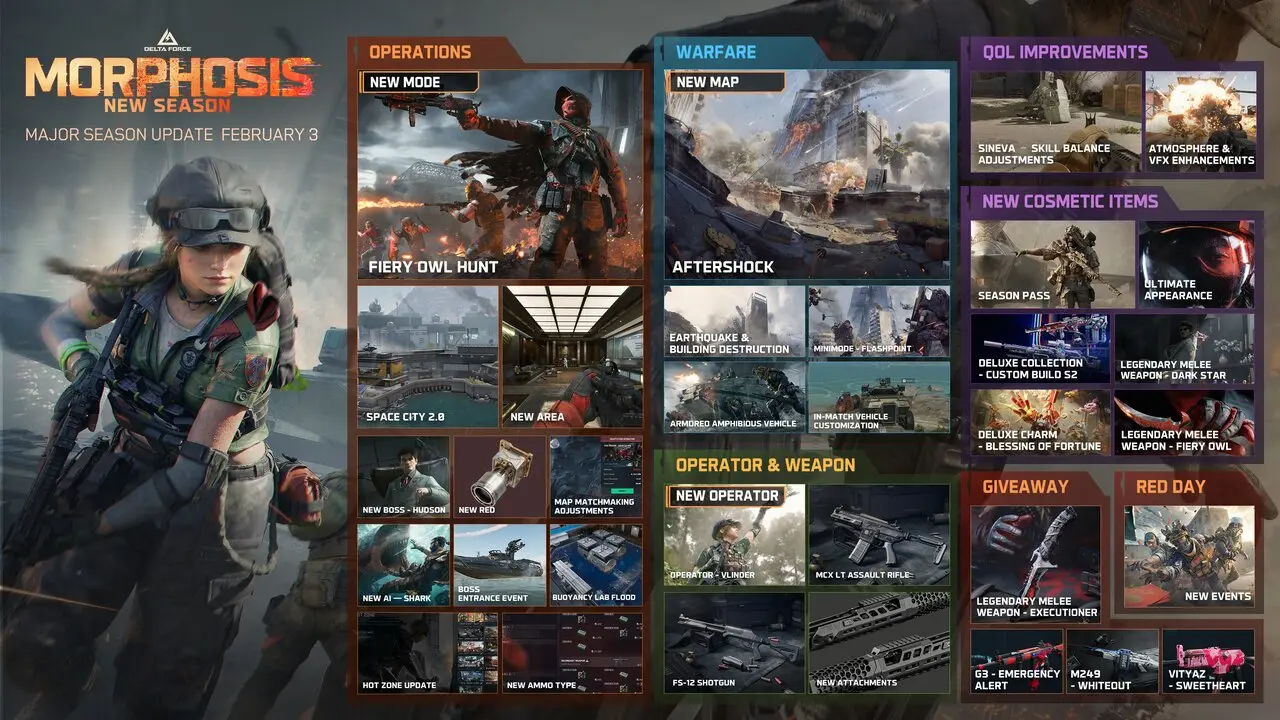Select the Space City 2.0 thumbnail
The image size is (1280, 720).
428,356
